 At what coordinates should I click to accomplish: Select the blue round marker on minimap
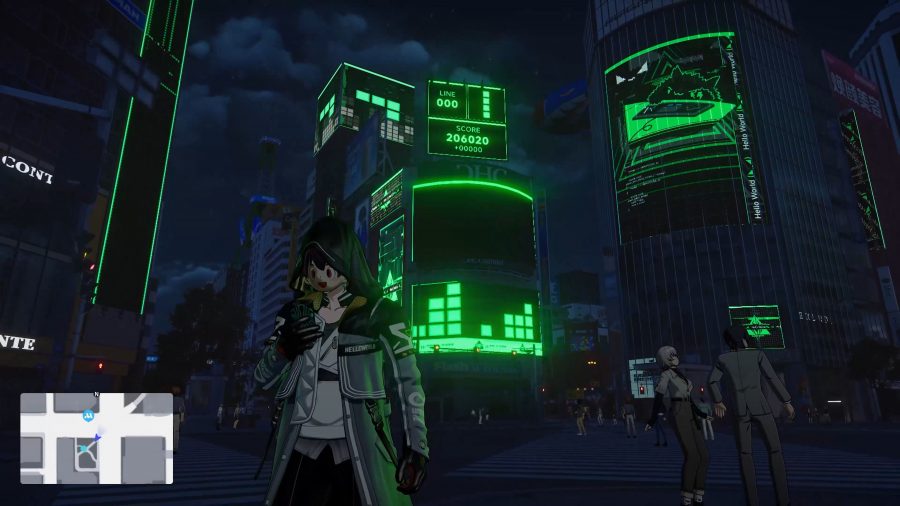coord(88,414)
